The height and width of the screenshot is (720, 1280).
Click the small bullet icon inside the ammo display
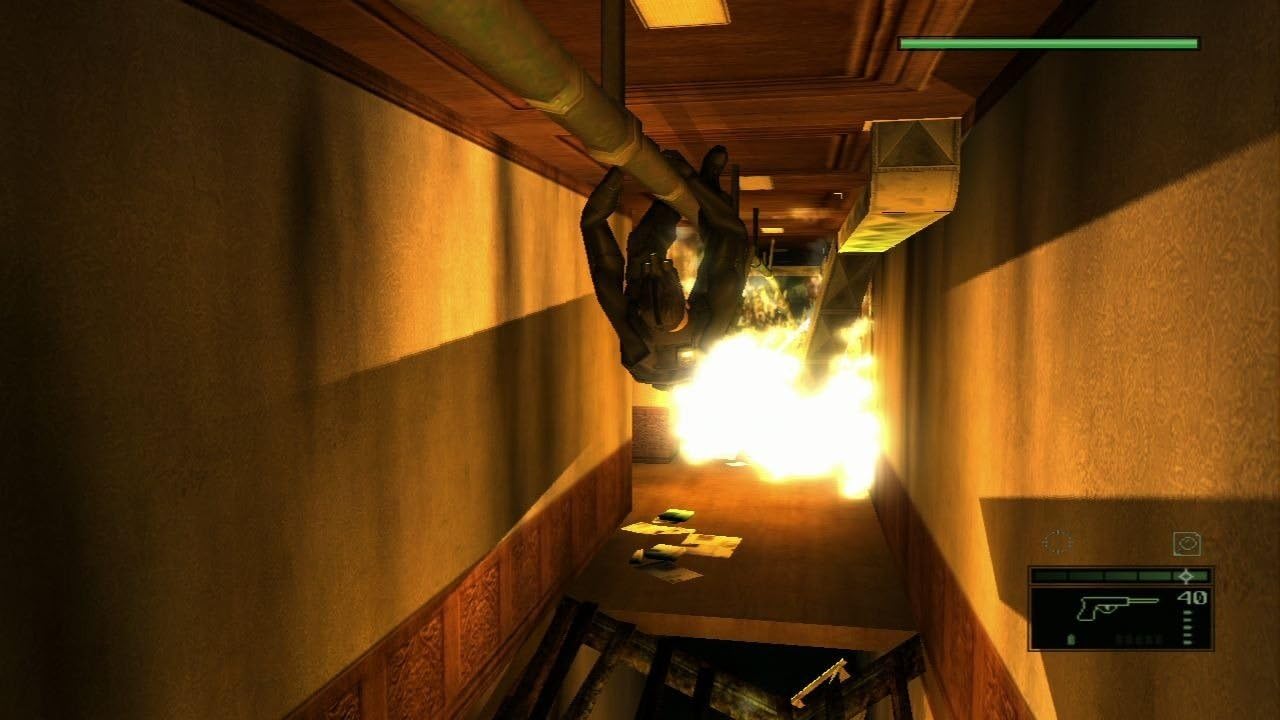click(x=1071, y=638)
